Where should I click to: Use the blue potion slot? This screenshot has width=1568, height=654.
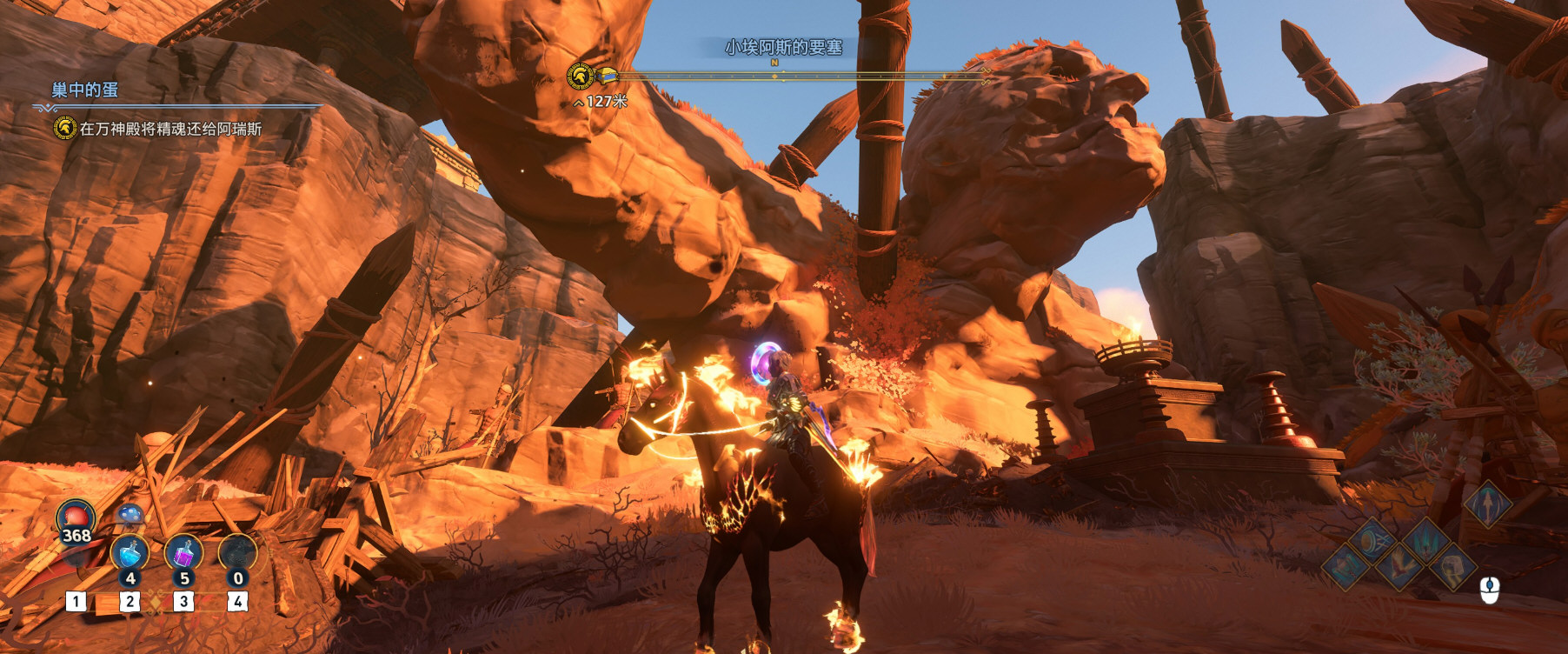point(130,555)
